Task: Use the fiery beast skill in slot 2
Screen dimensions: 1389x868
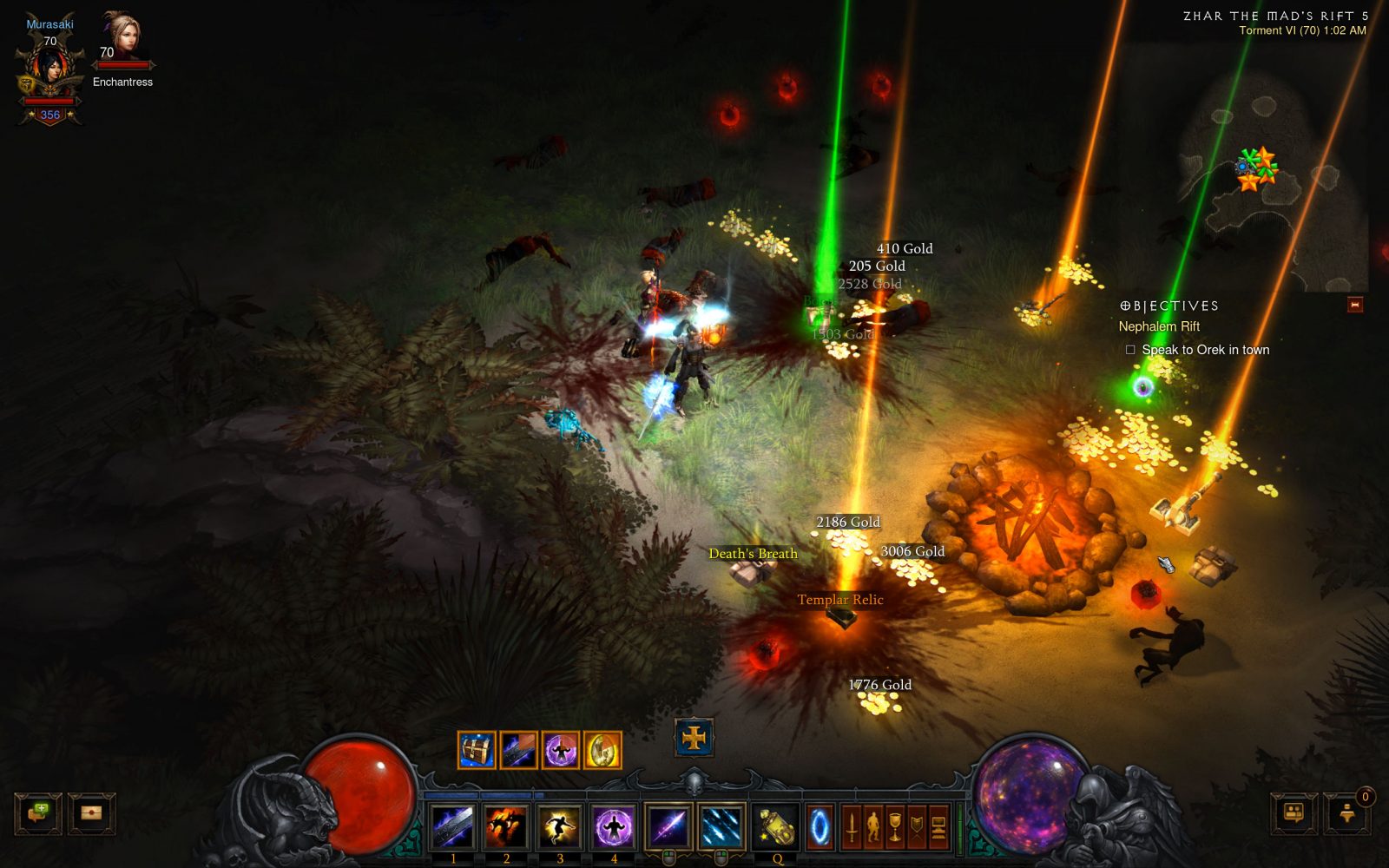Action: pos(506,826)
